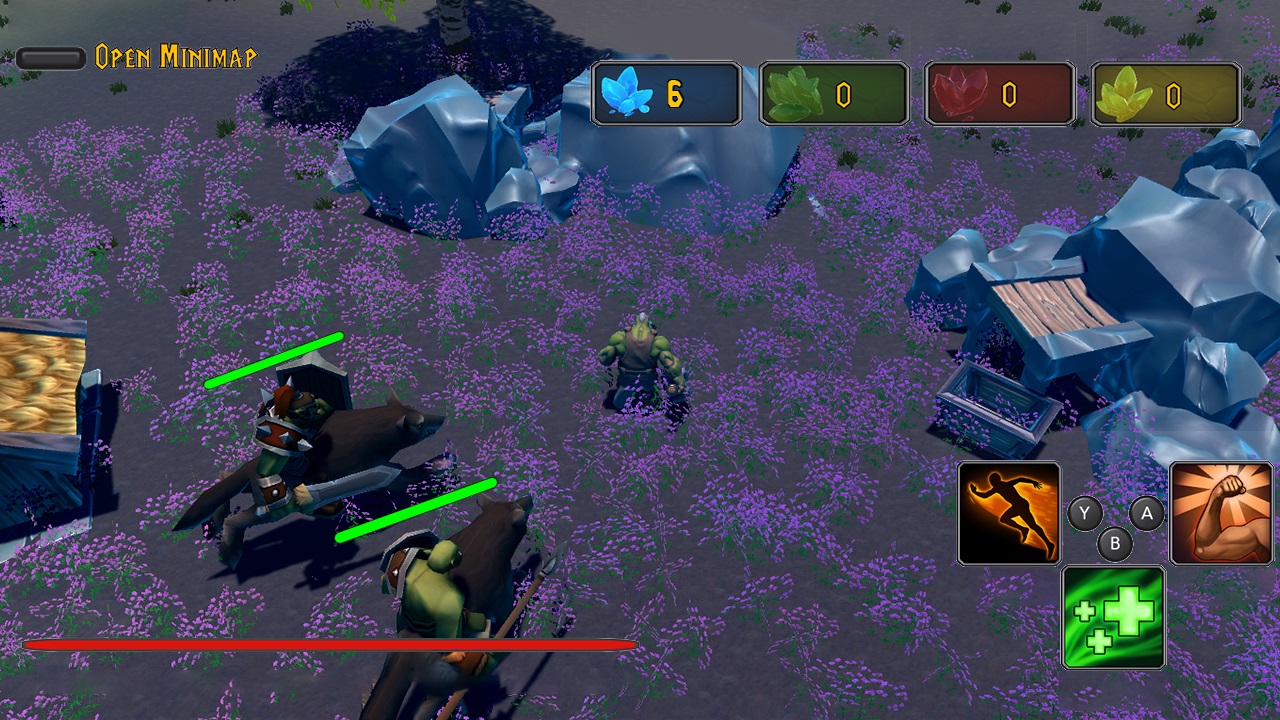The height and width of the screenshot is (720, 1280).
Task: Click the upper wolf rider's green health bar
Action: pos(272,361)
